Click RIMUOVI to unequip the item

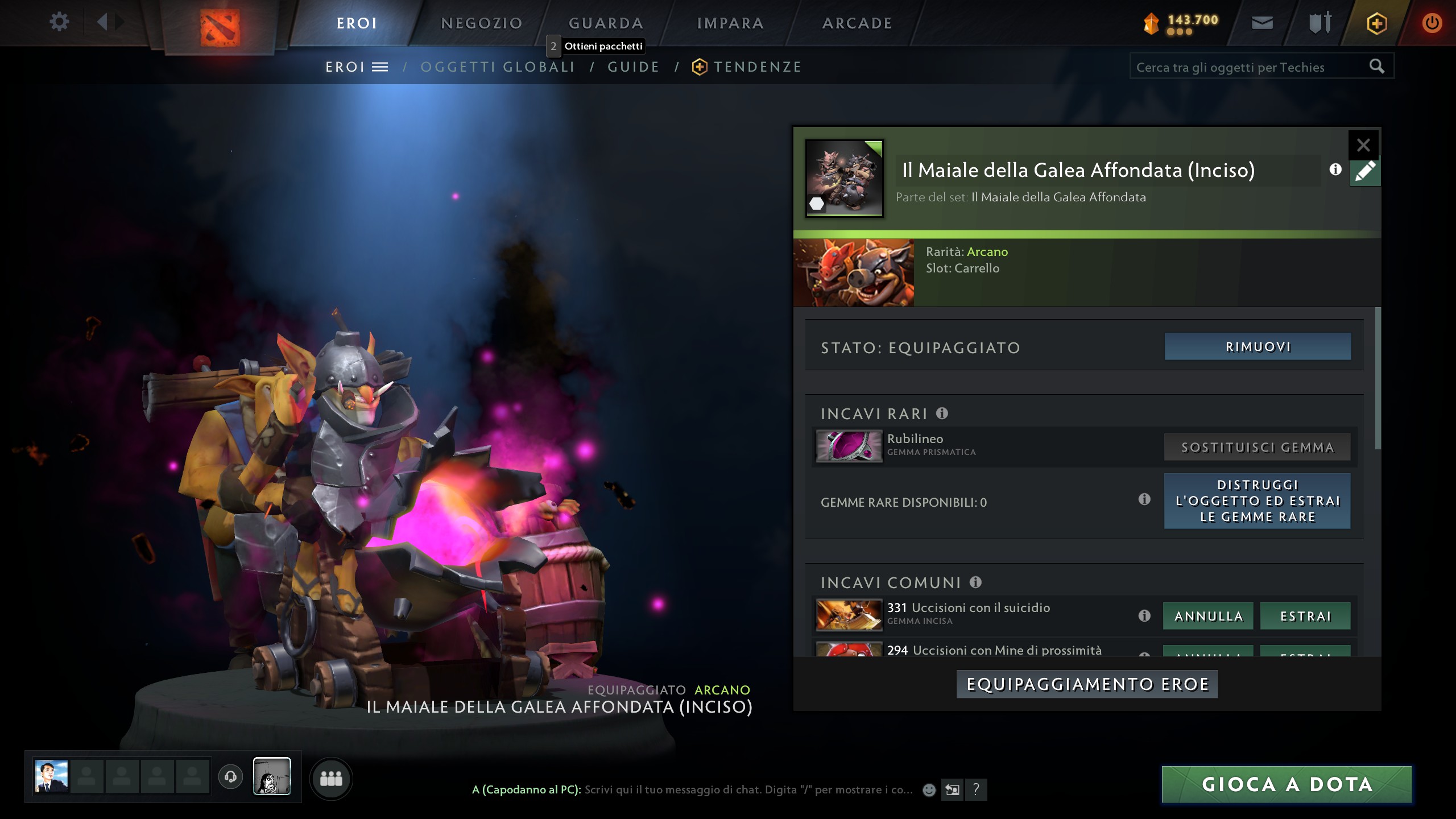[x=1257, y=346]
